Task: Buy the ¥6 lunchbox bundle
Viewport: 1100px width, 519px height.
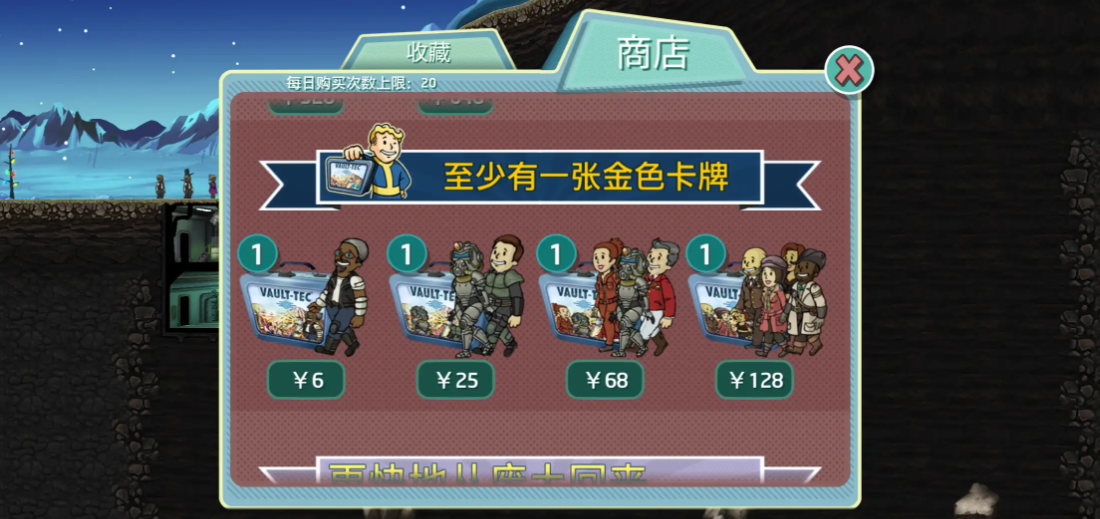Action: tap(306, 380)
